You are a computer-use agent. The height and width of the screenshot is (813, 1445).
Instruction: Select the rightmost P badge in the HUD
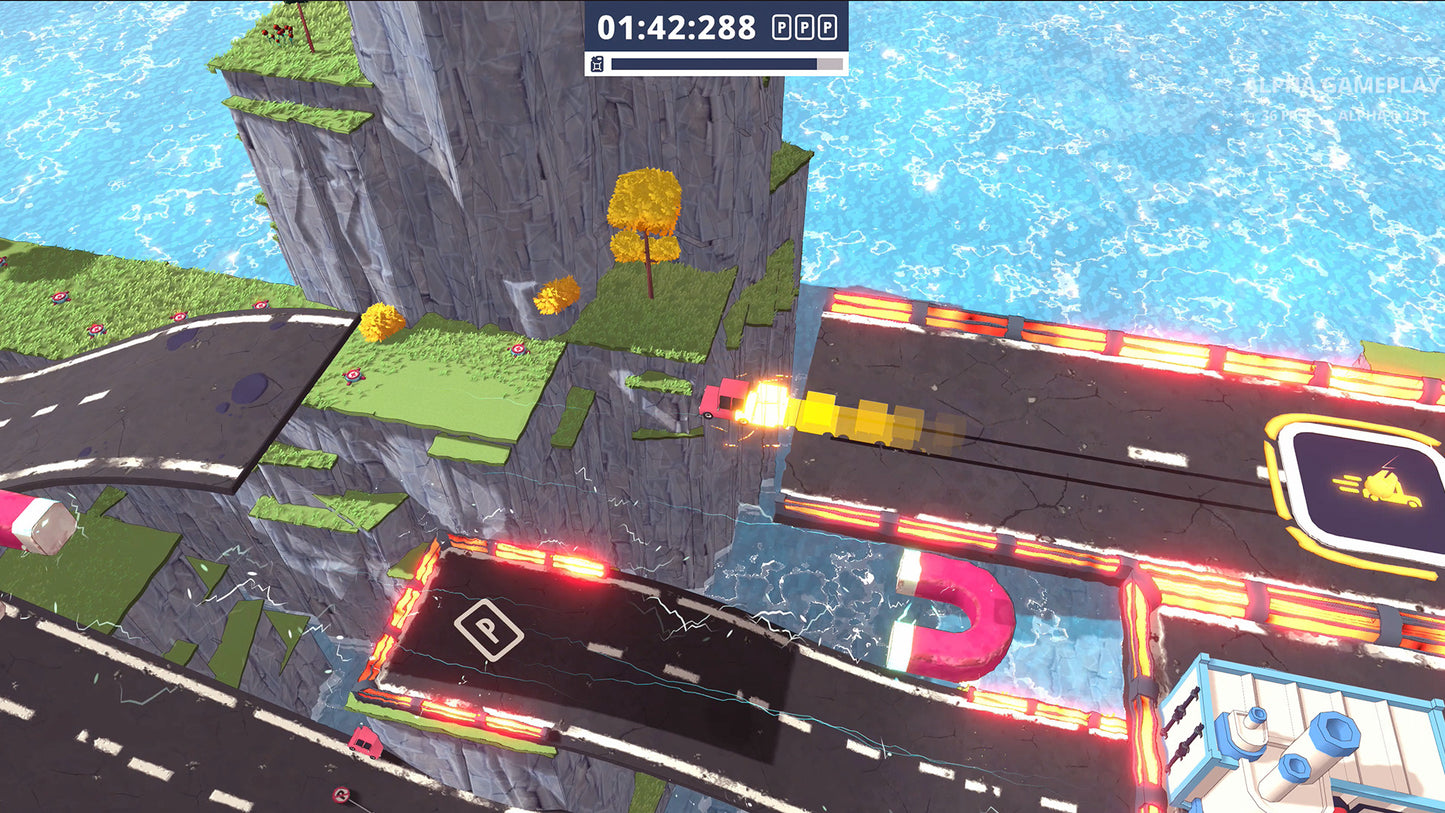[x=829, y=27]
